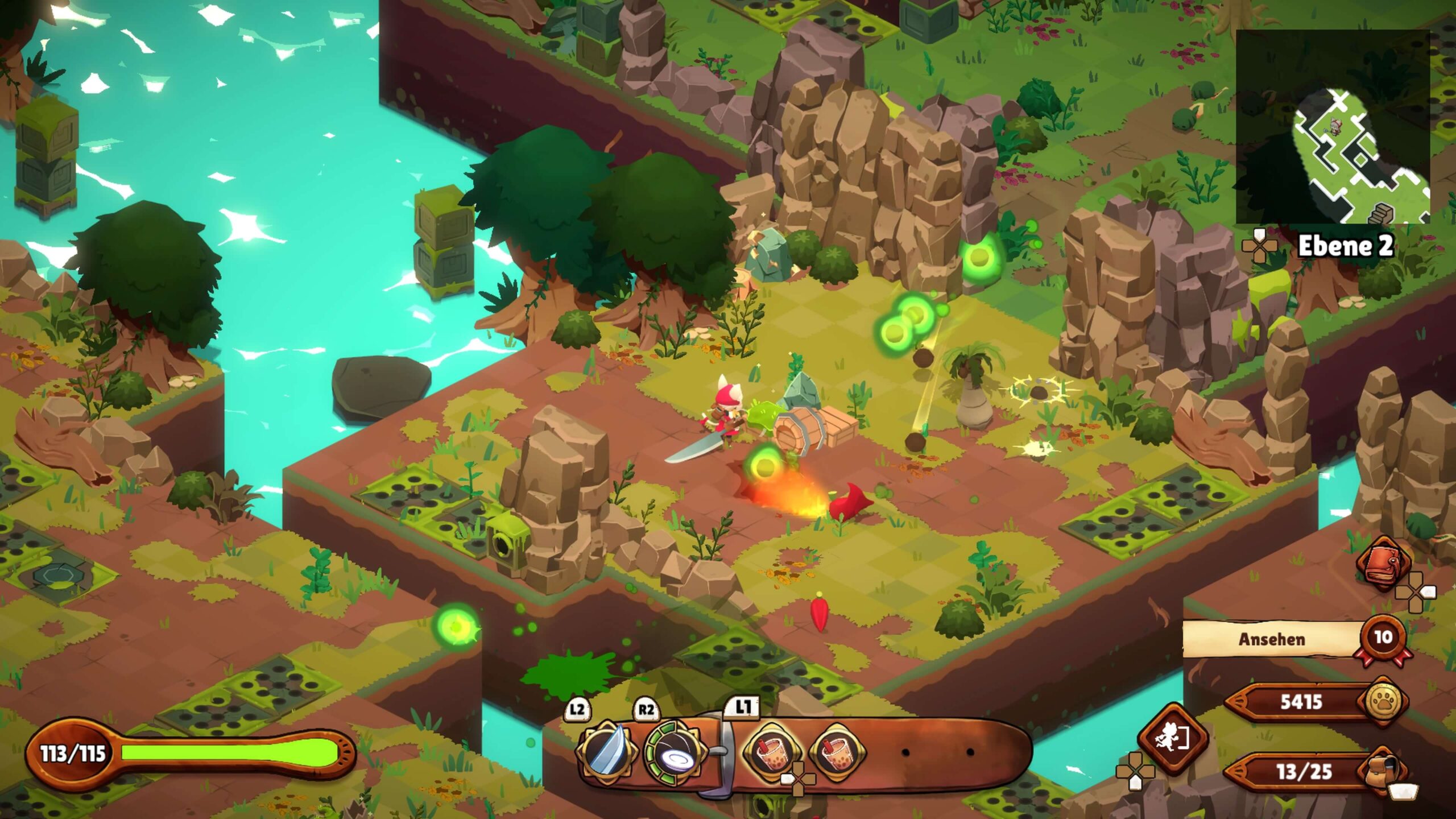Activate the blade weapon ability

pos(606,751)
